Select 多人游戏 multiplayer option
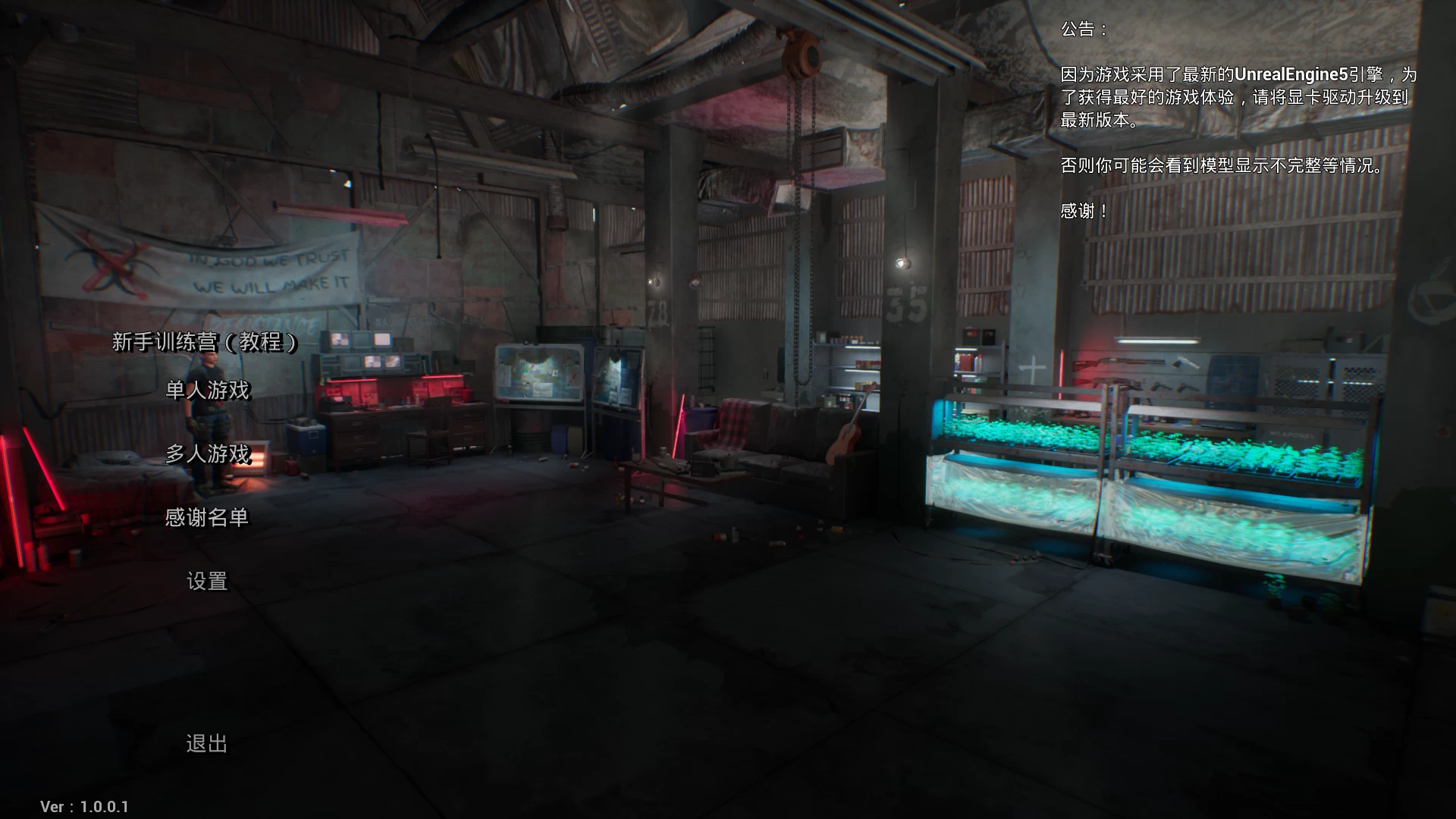1456x819 pixels. pyautogui.click(x=207, y=454)
